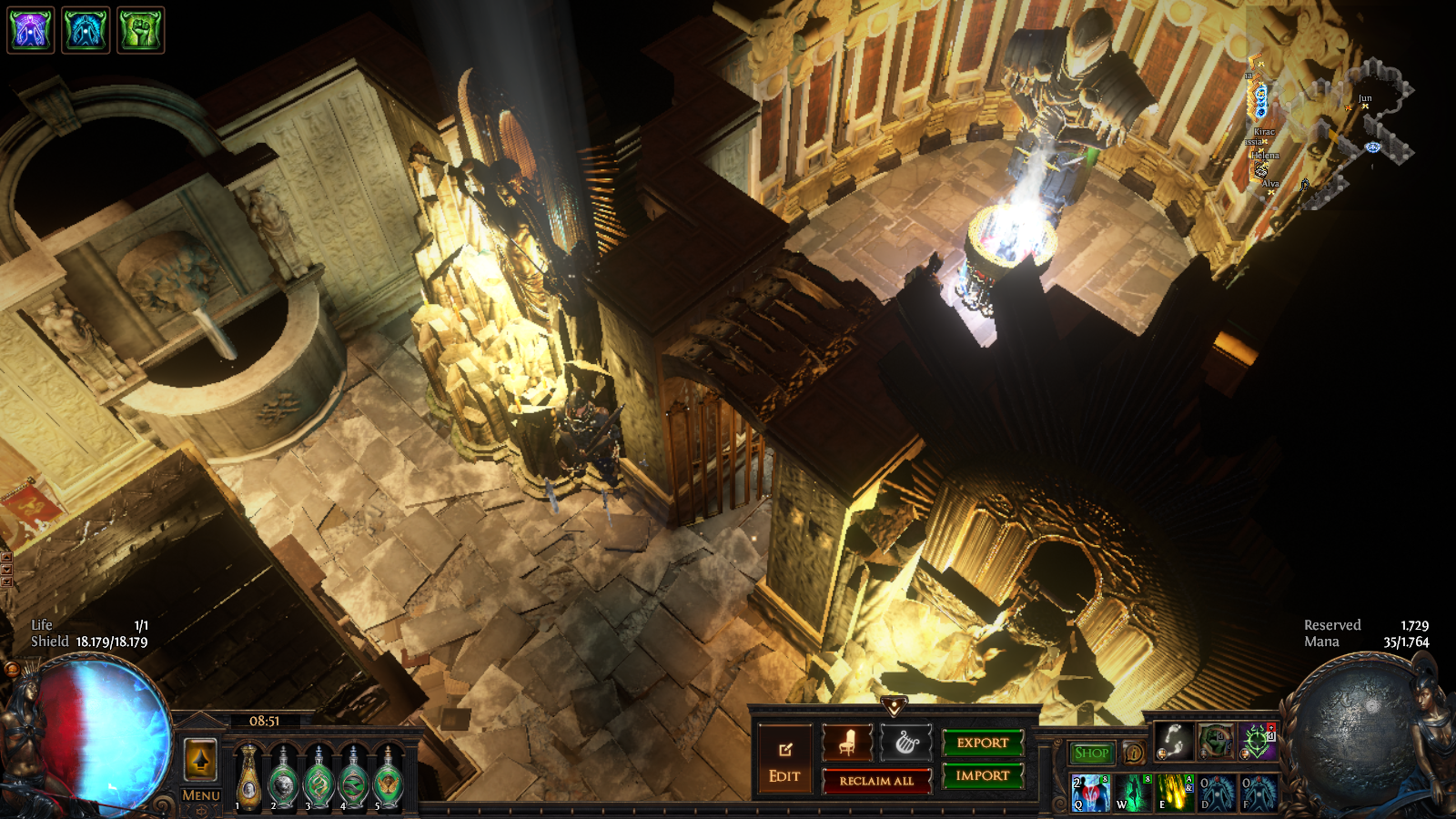This screenshot has width=1456, height=819.
Task: Open the Menu button
Action: pyautogui.click(x=200, y=795)
